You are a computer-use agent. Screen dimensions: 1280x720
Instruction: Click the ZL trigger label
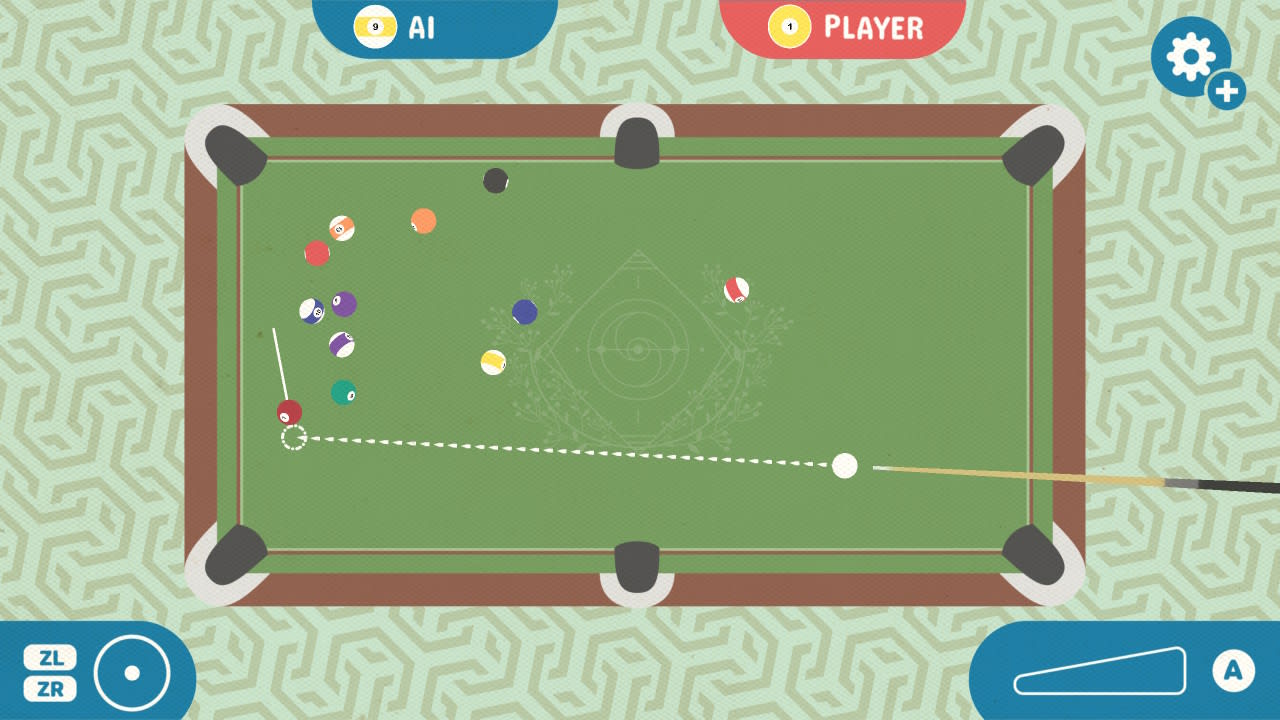51,658
